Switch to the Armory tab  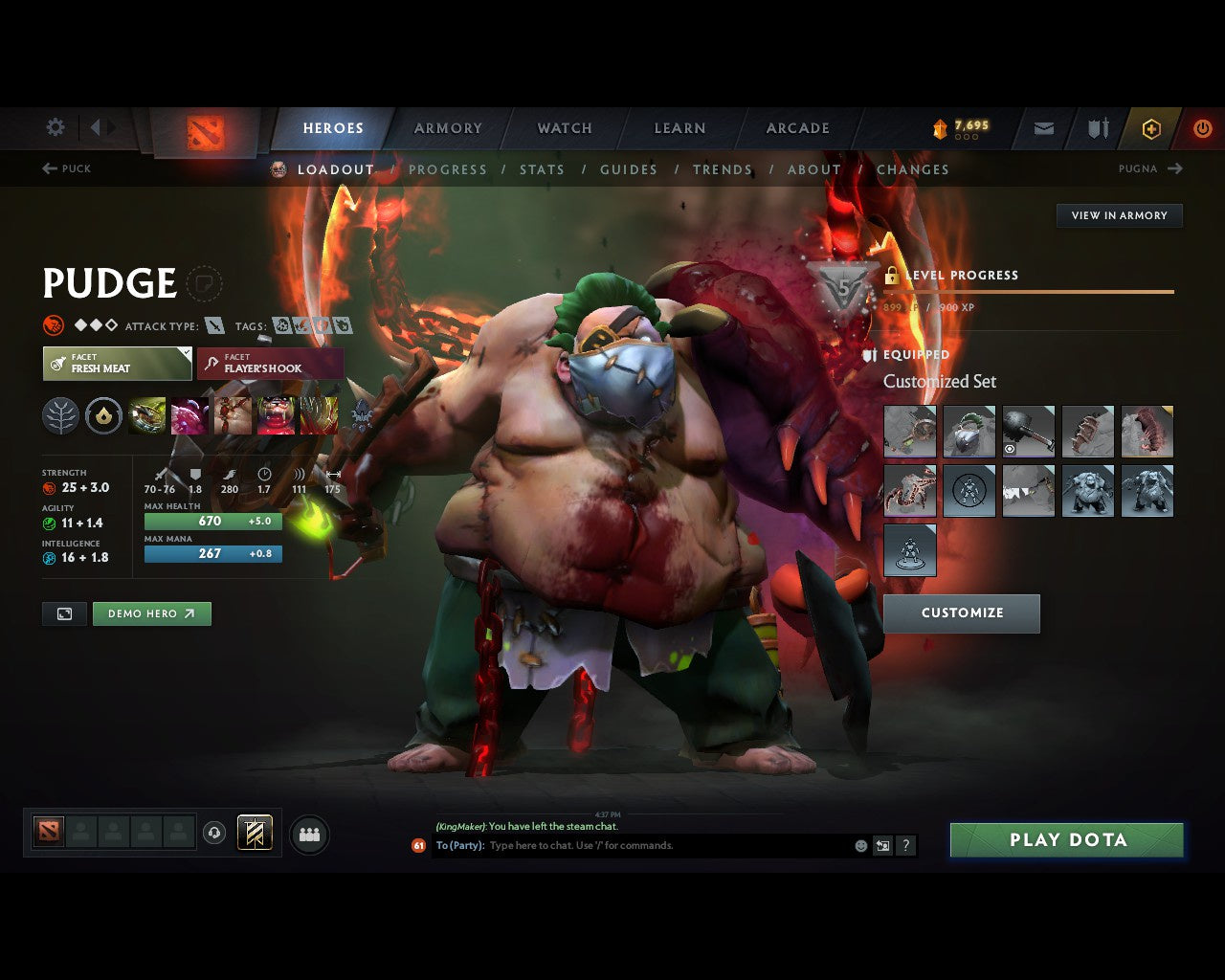point(448,128)
